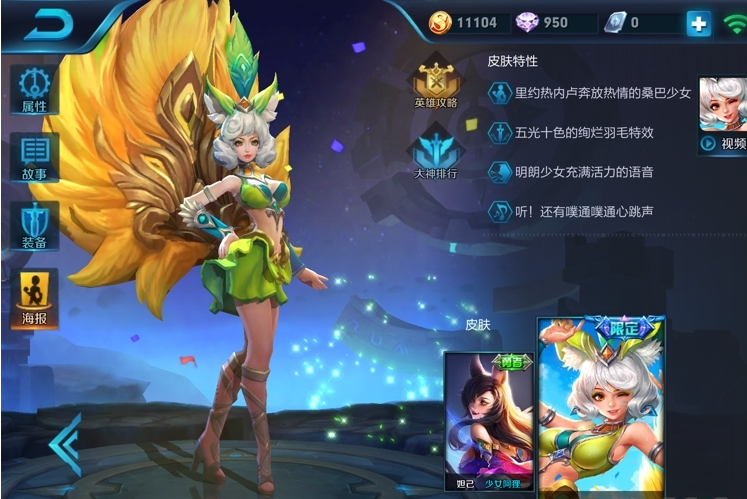
Task: Open 英雄攻略 hero guide
Action: (x=436, y=83)
